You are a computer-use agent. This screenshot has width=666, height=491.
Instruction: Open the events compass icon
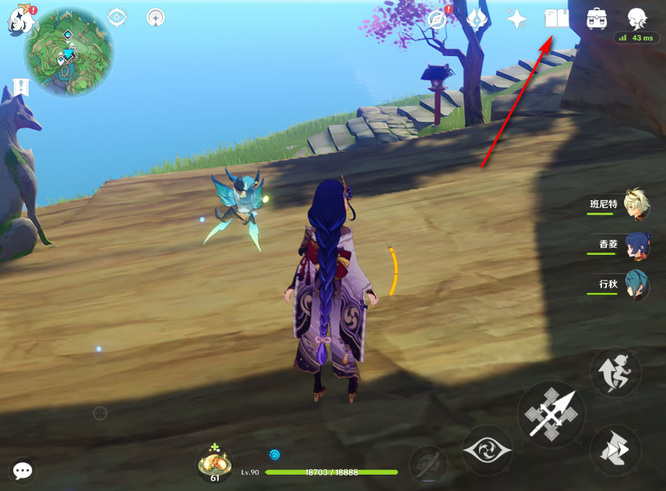[x=438, y=18]
